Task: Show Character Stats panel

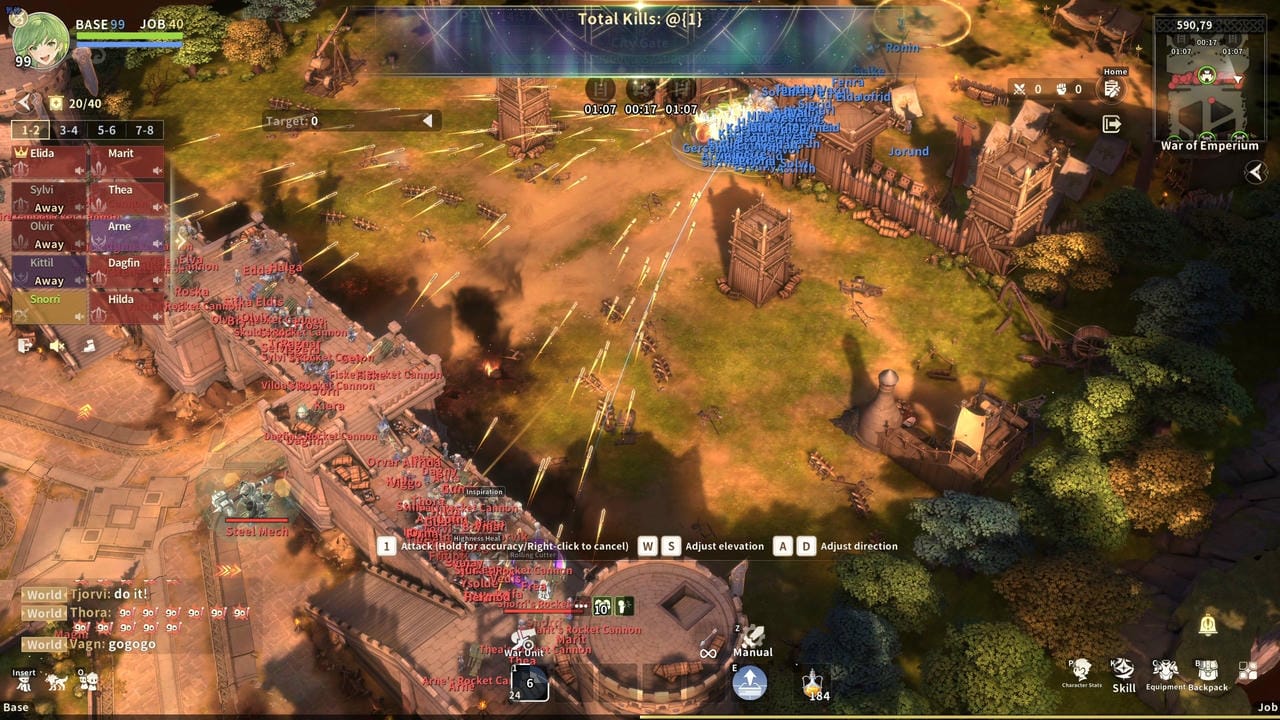Action: tap(1081, 673)
